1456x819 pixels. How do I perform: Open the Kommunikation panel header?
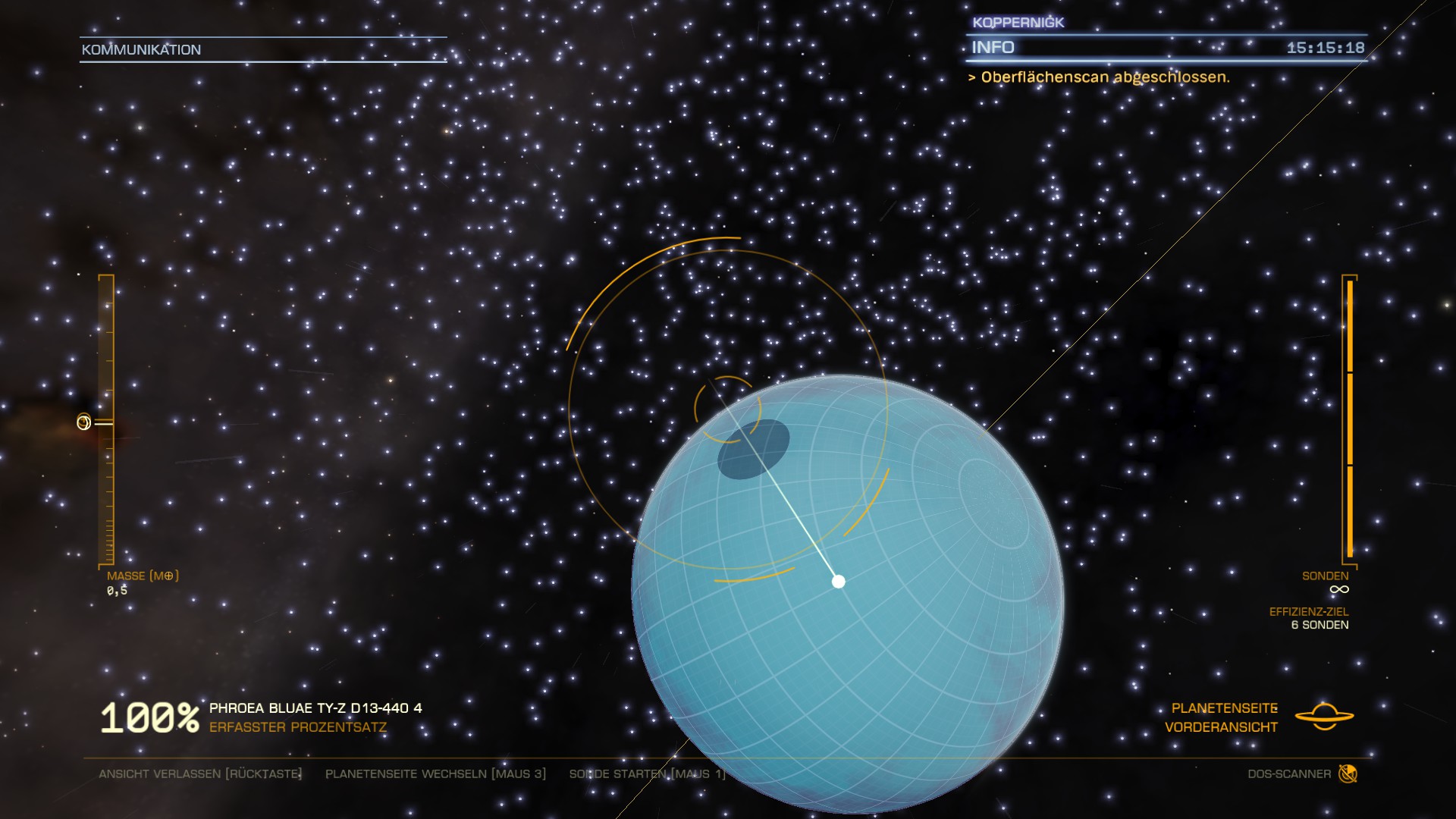(142, 50)
